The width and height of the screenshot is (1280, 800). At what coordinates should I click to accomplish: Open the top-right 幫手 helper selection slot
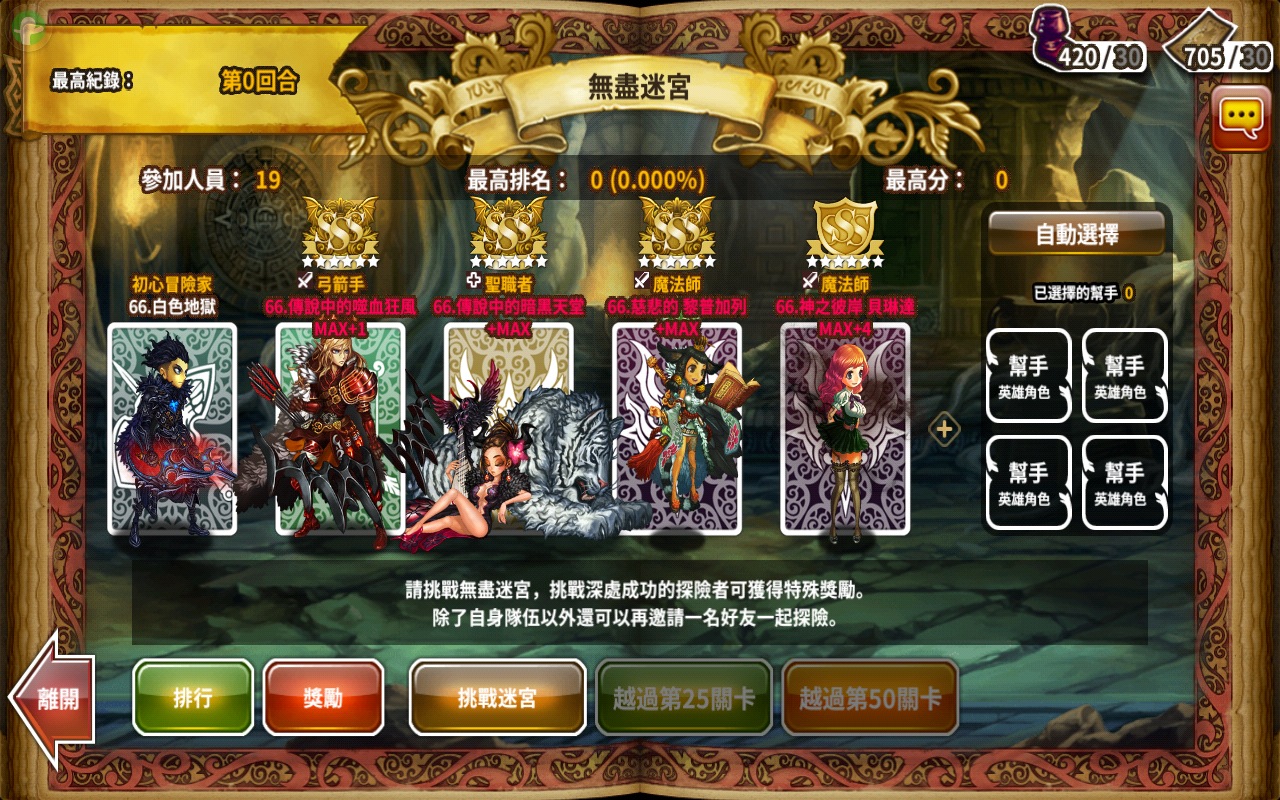(1124, 375)
